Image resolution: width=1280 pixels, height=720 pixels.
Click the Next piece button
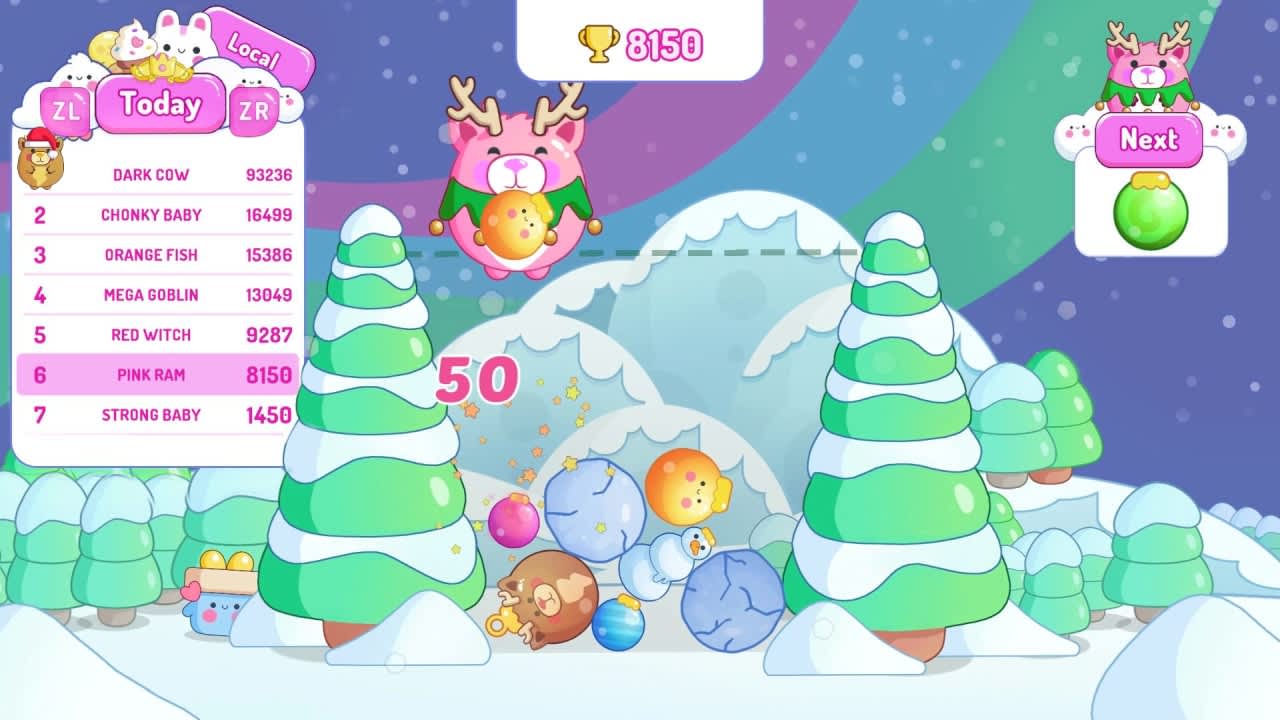[1149, 140]
